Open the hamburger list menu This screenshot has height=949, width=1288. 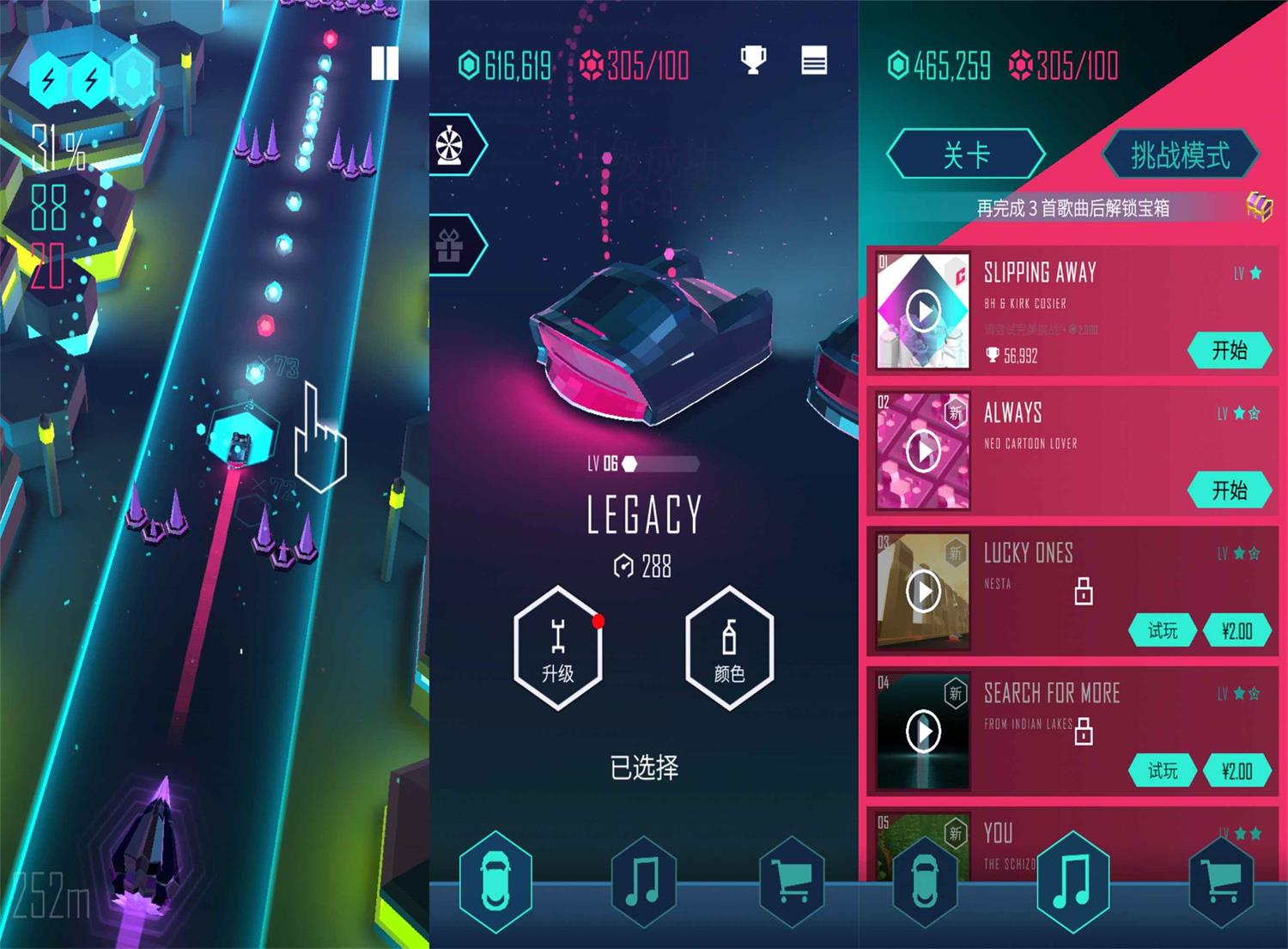pos(814,61)
